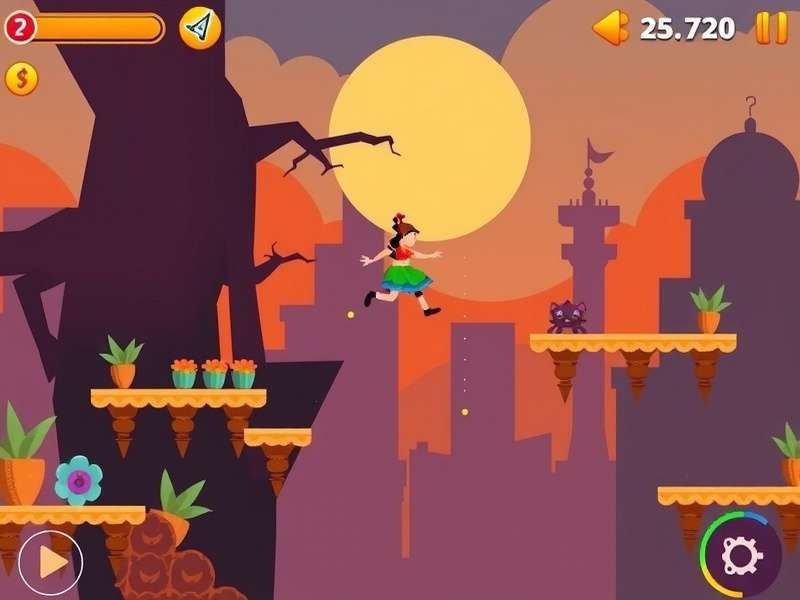
Task: Open settings with the gear button
Action: coord(742,553)
